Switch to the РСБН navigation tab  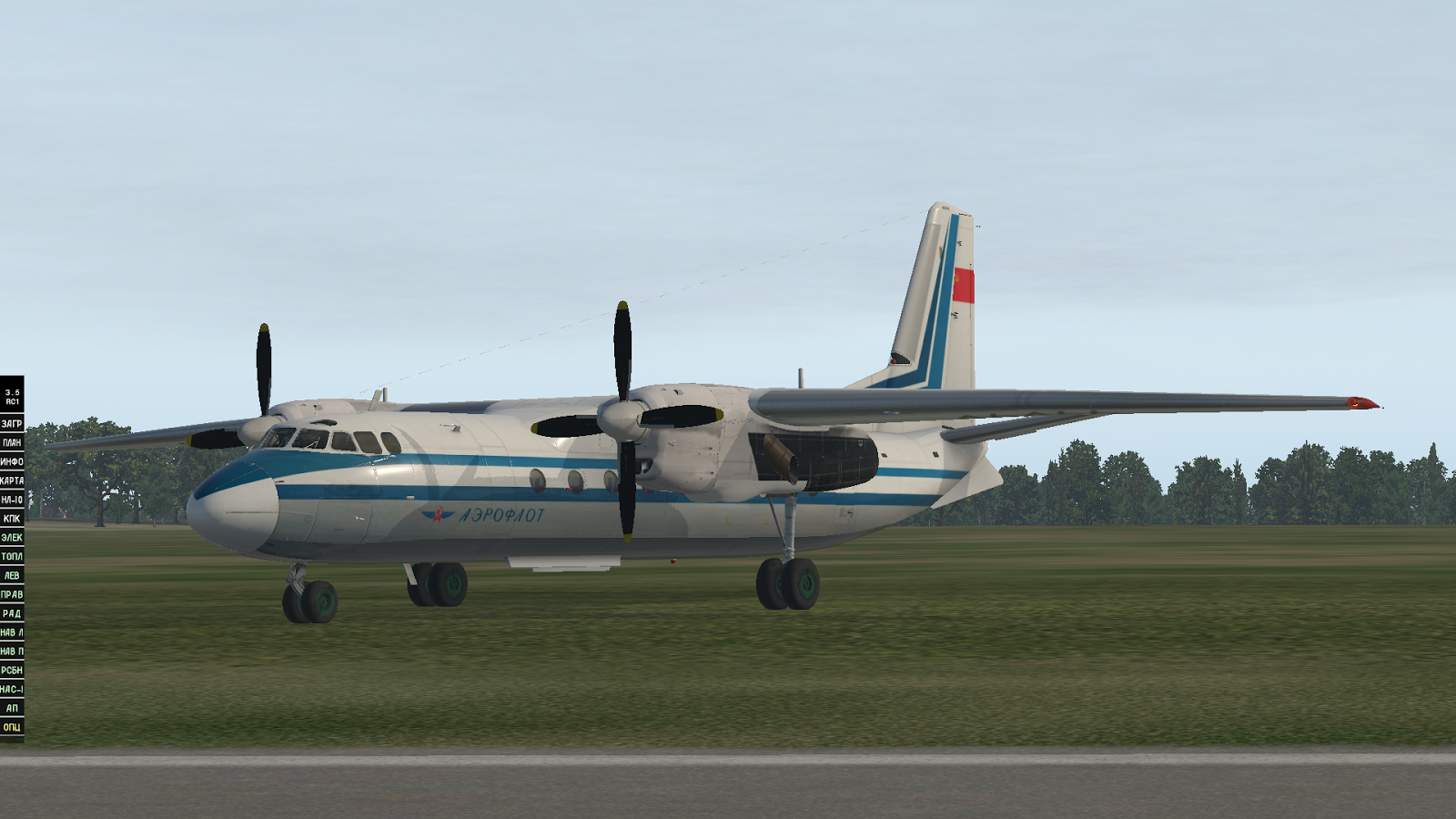pyautogui.click(x=14, y=669)
